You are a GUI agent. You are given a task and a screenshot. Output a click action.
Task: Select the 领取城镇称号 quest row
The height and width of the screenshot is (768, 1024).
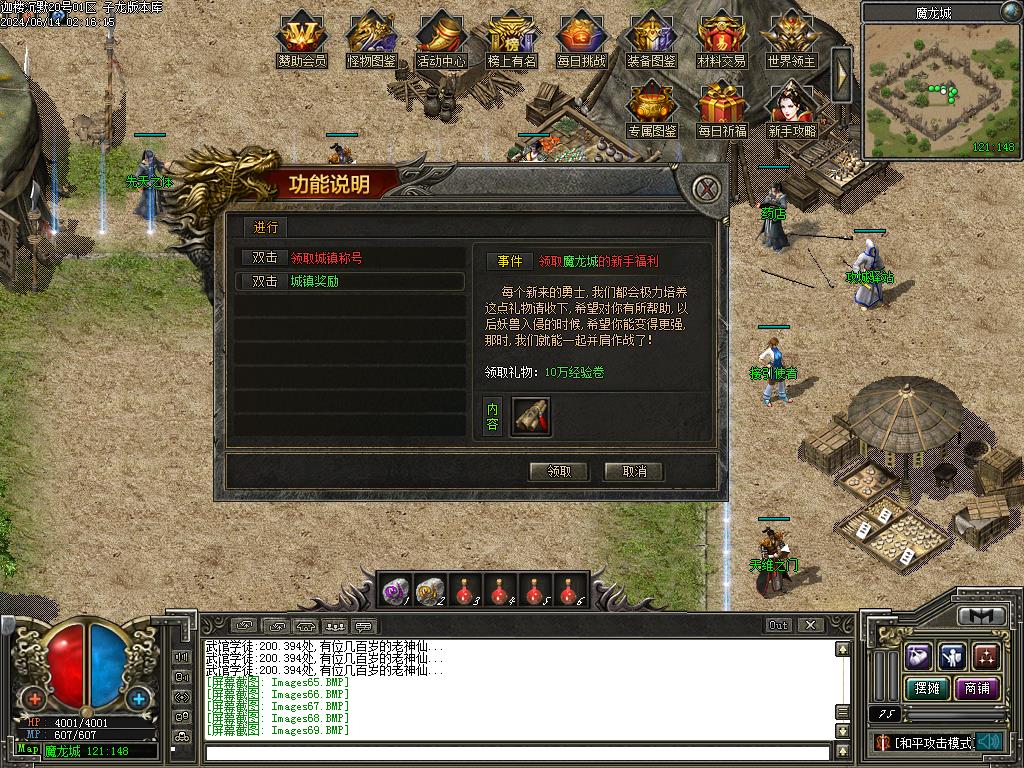350,258
